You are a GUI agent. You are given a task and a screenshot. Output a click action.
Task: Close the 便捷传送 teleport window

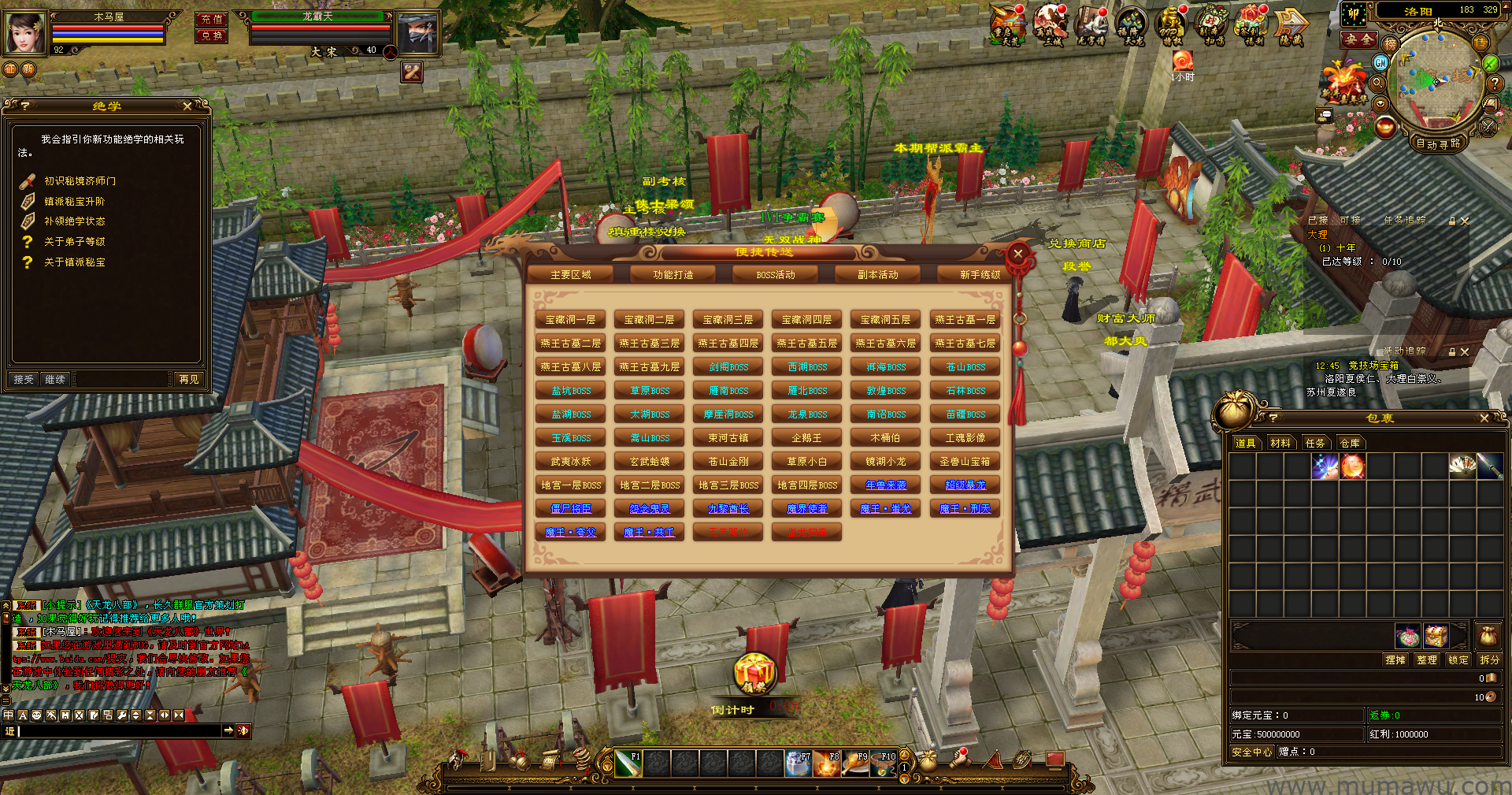pos(1017,254)
